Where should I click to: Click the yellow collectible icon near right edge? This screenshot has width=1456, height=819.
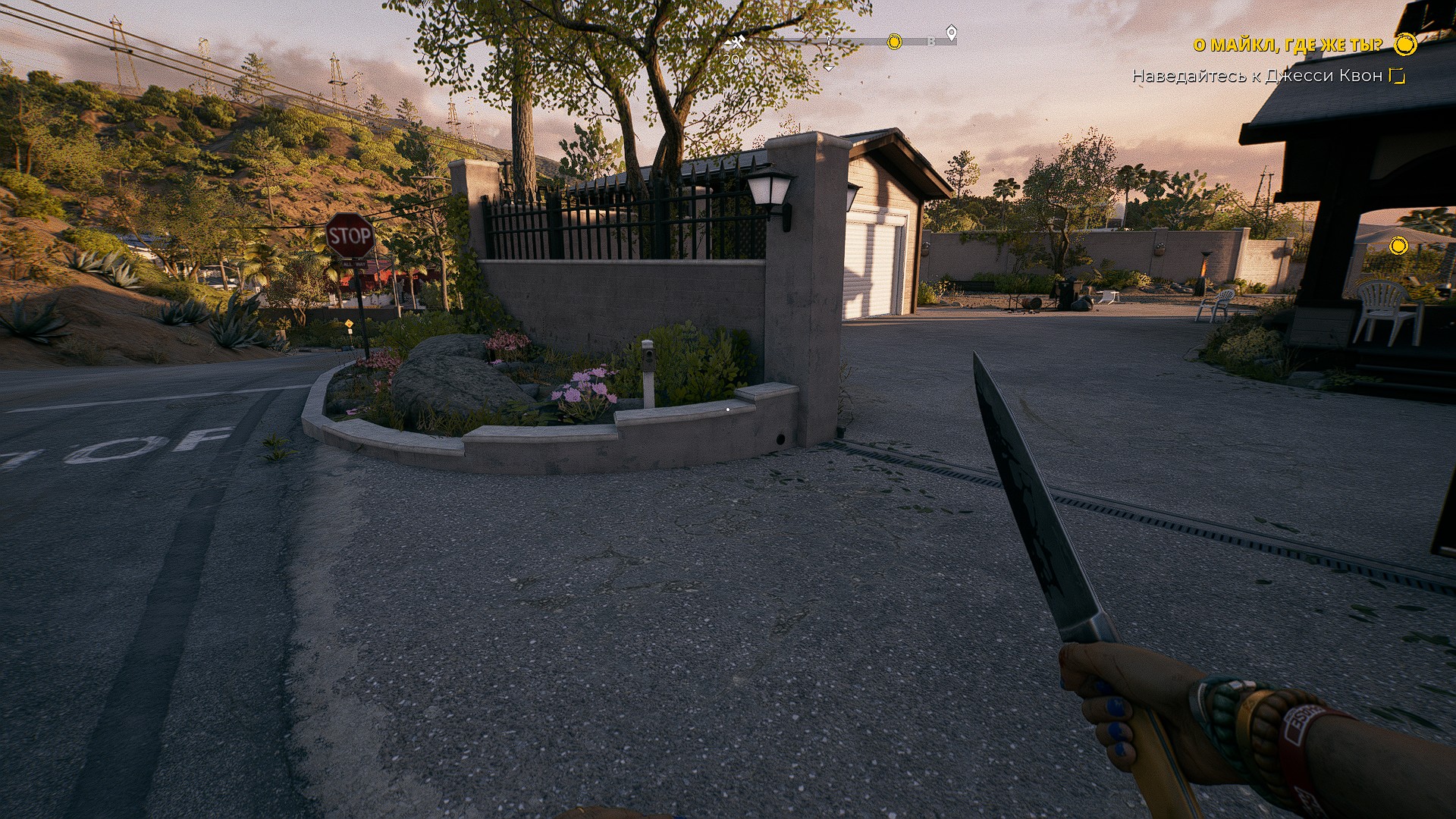[x=1398, y=246]
